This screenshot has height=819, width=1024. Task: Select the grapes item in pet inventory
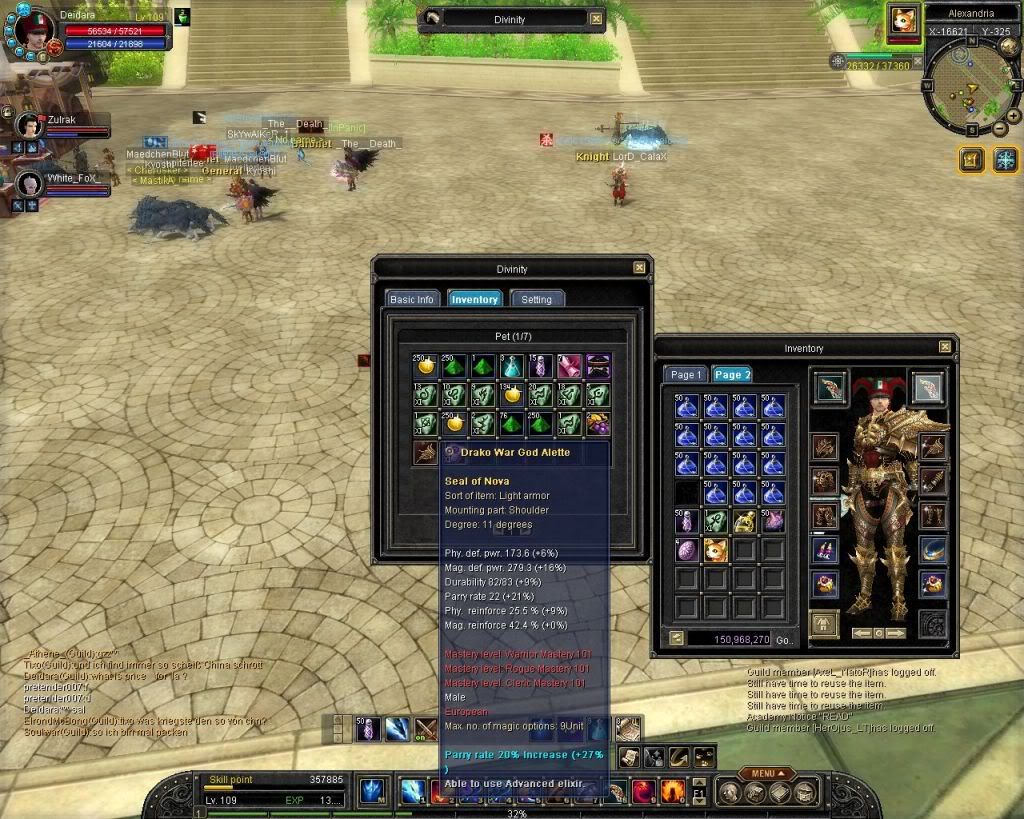tap(598, 424)
